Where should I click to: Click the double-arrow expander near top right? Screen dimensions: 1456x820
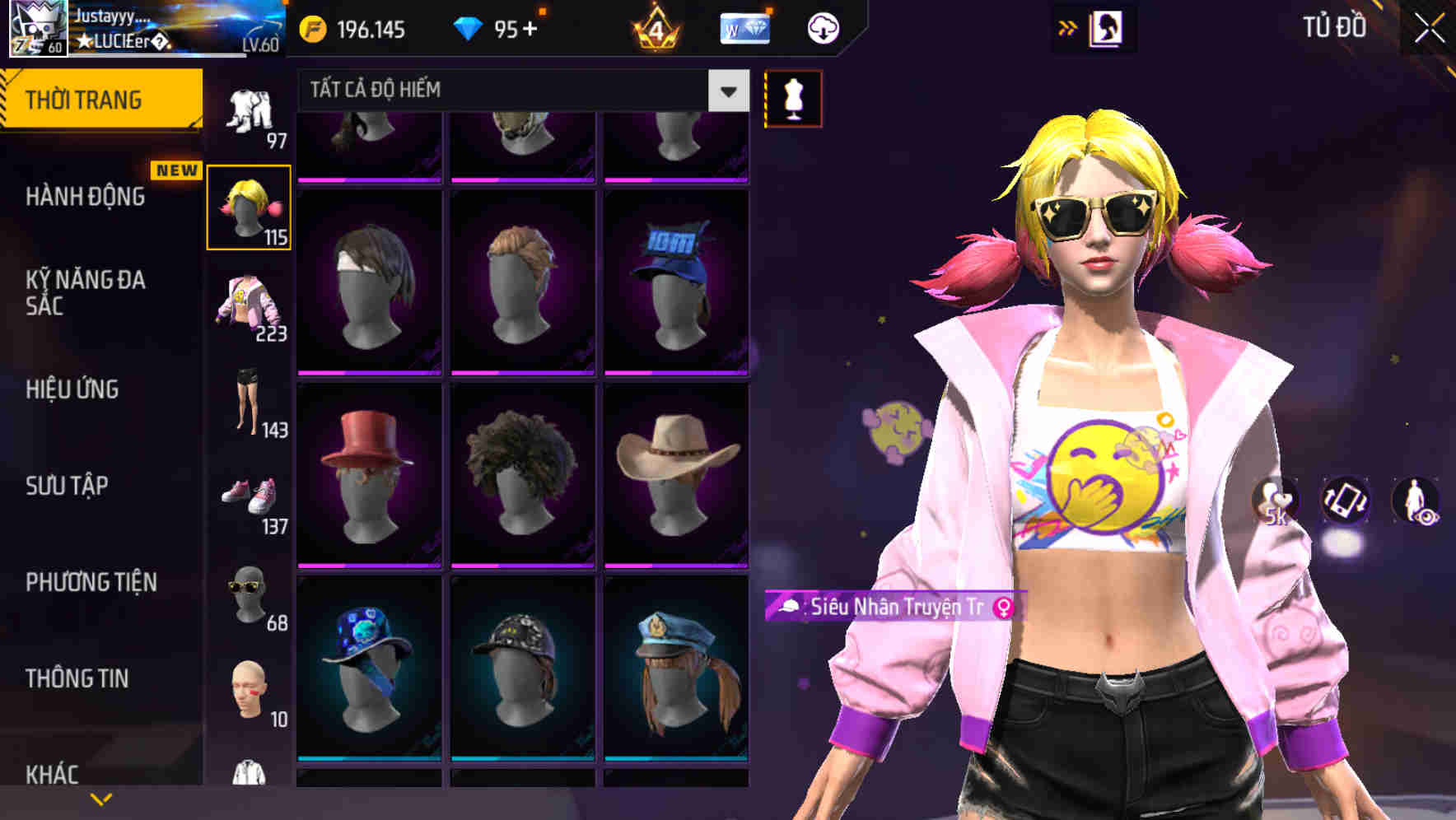click(1066, 27)
